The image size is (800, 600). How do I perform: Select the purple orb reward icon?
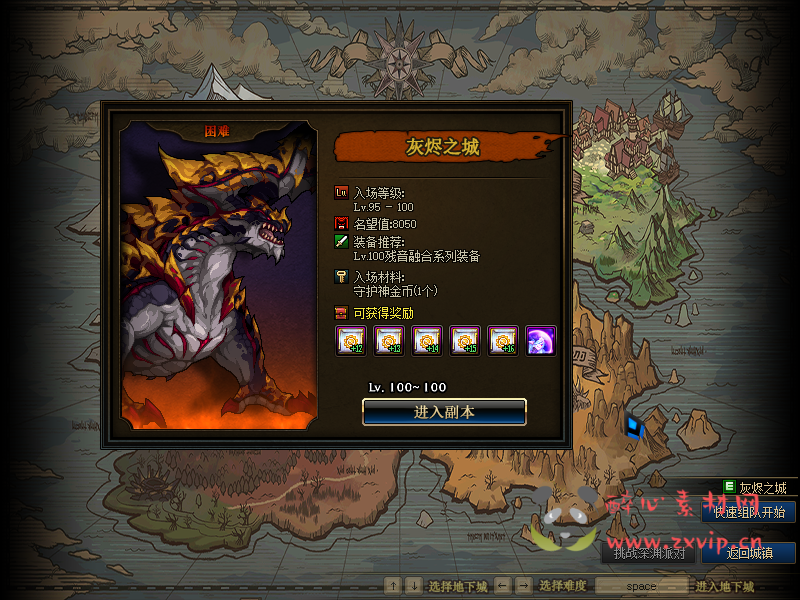[x=541, y=341]
